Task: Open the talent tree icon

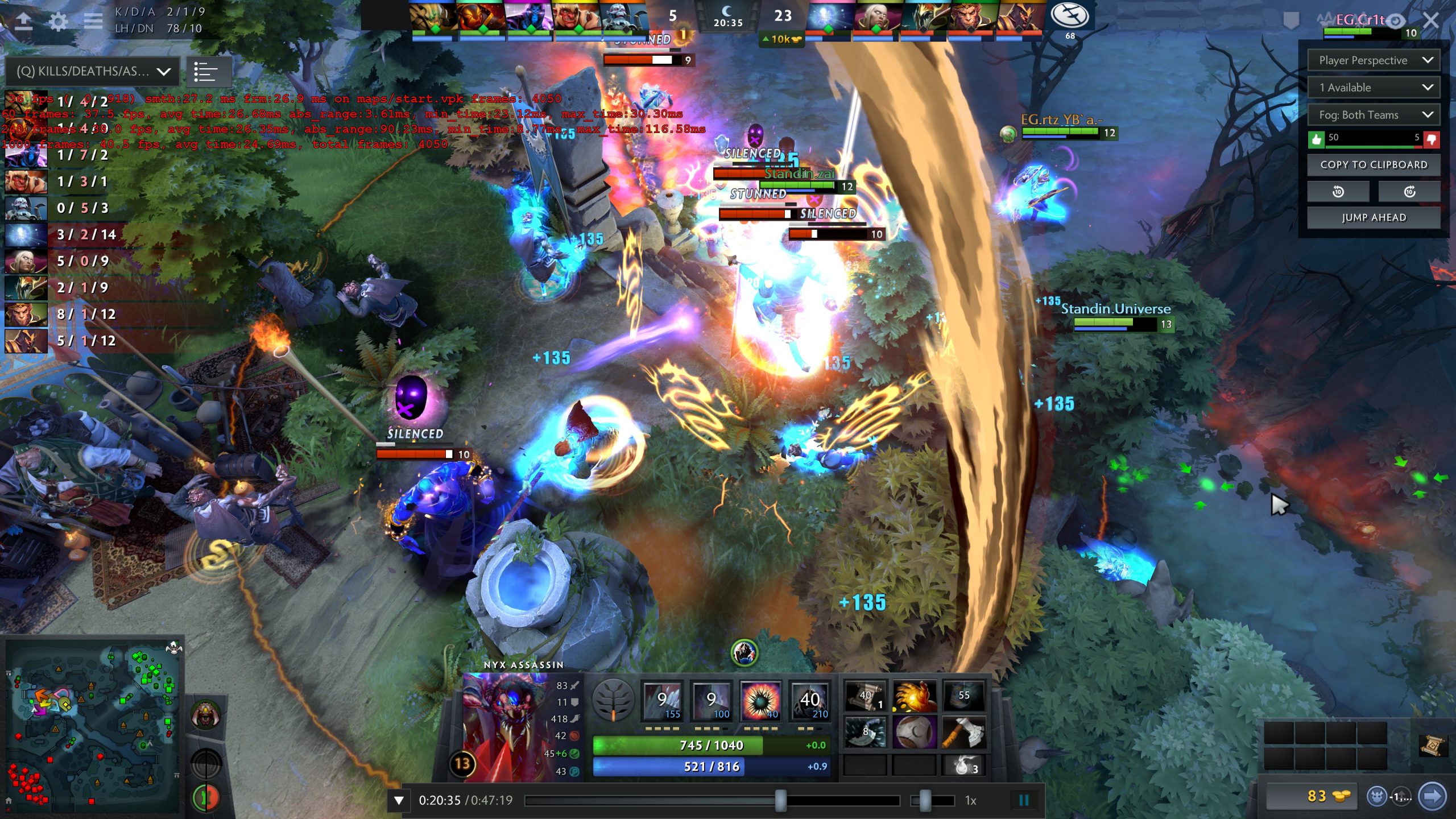Action: pos(613,701)
